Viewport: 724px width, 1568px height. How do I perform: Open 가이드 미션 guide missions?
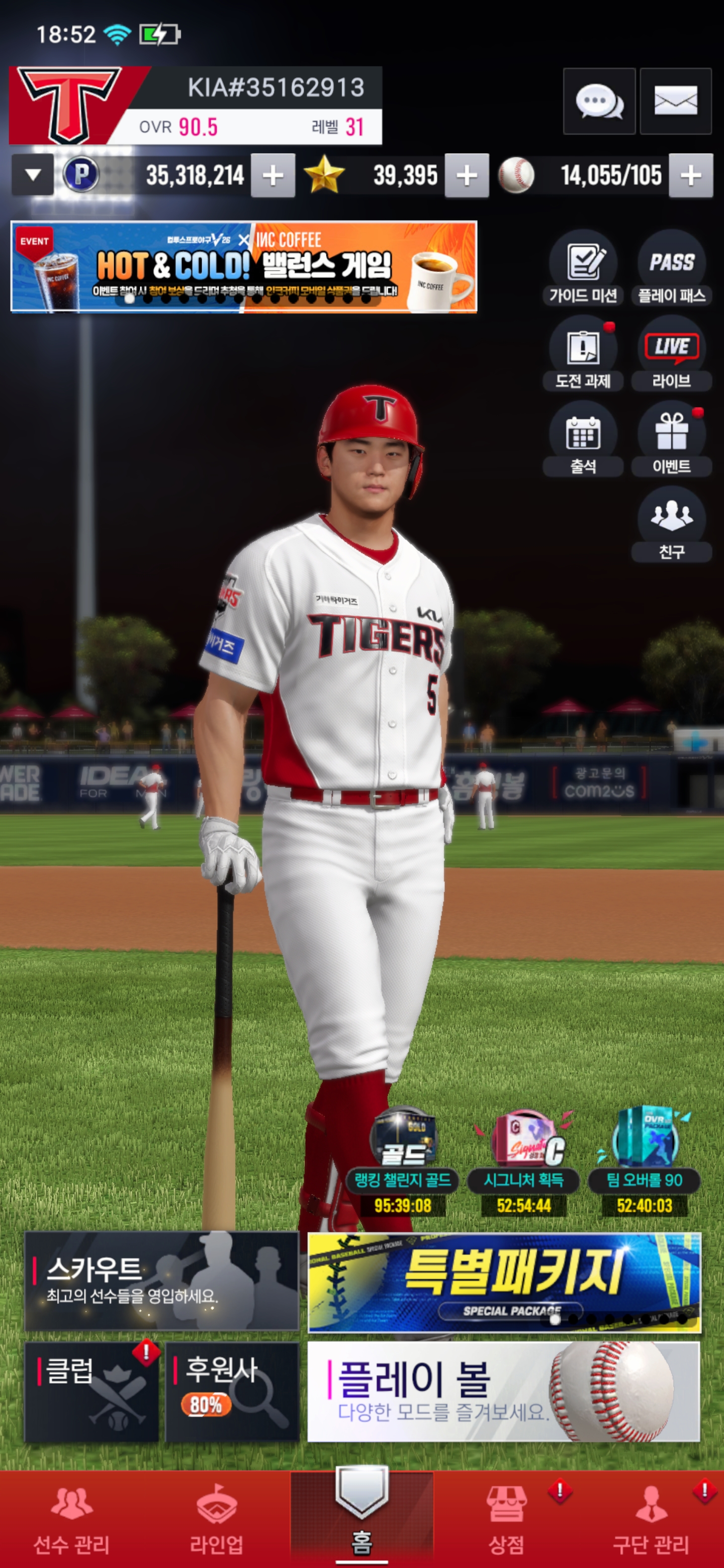point(583,268)
